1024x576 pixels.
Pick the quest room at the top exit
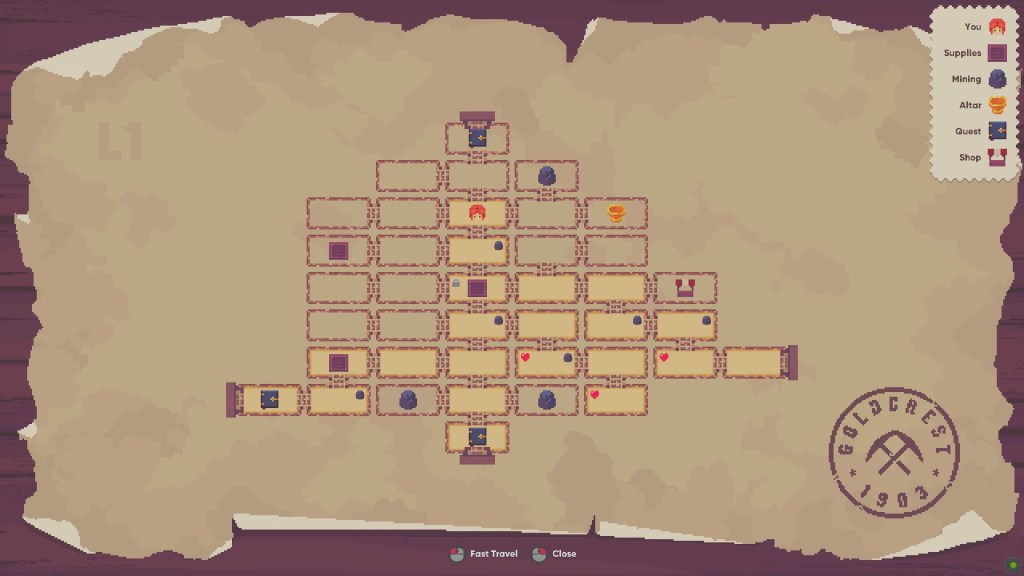click(x=477, y=137)
